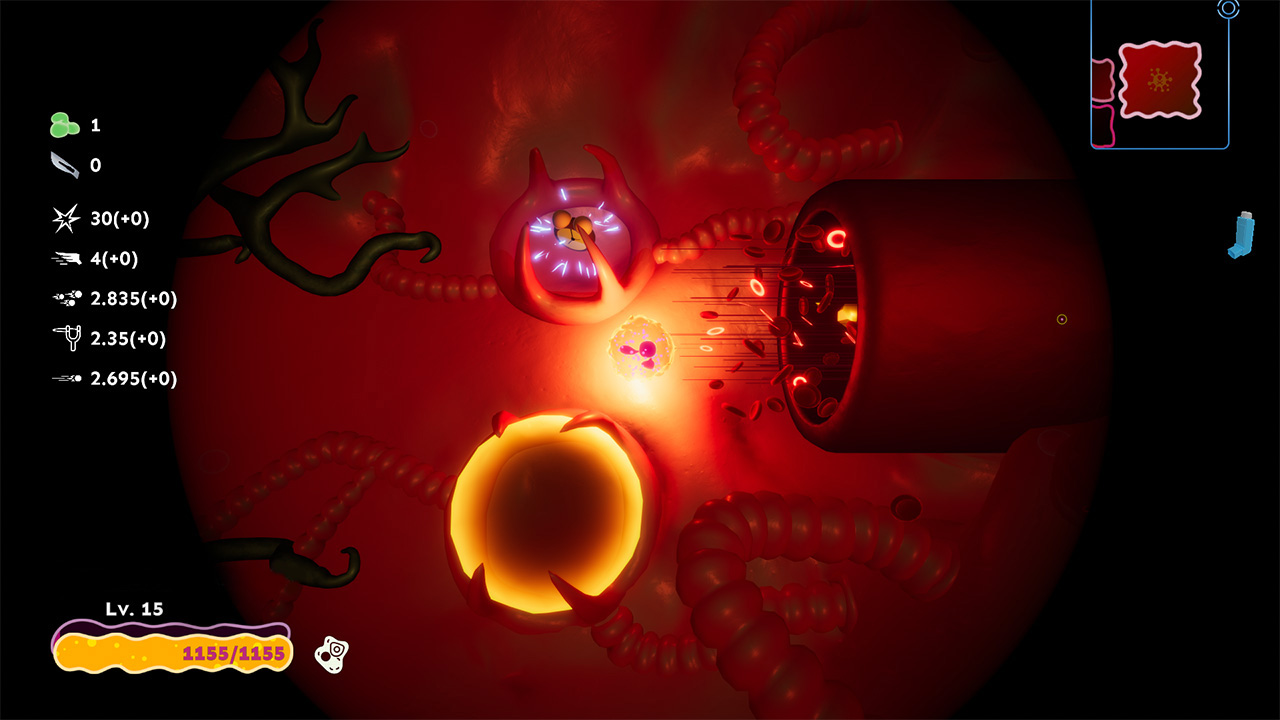
Task: Click the scalpel blade icon
Action: (63, 166)
